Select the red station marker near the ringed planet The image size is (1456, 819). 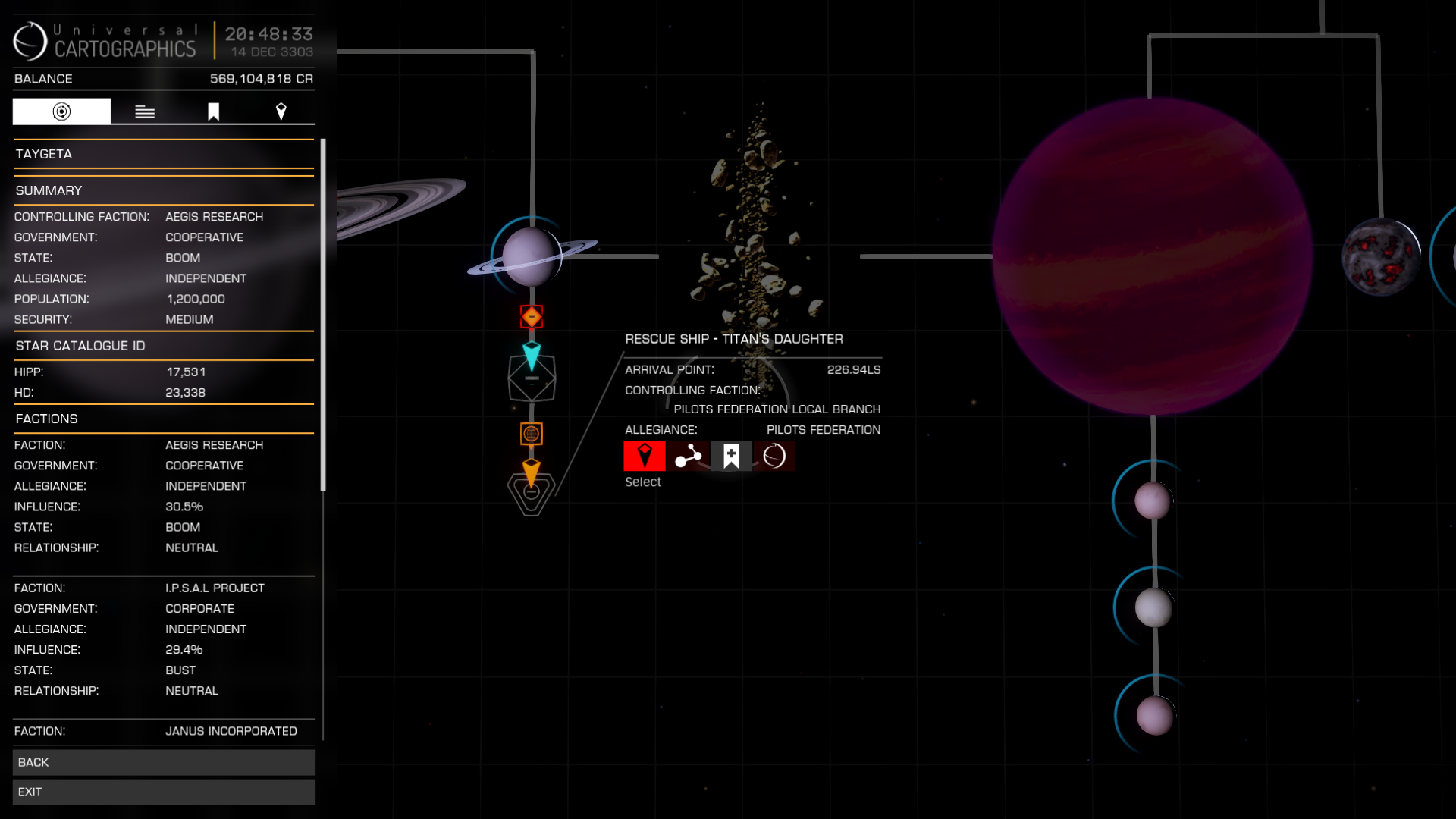(531, 317)
